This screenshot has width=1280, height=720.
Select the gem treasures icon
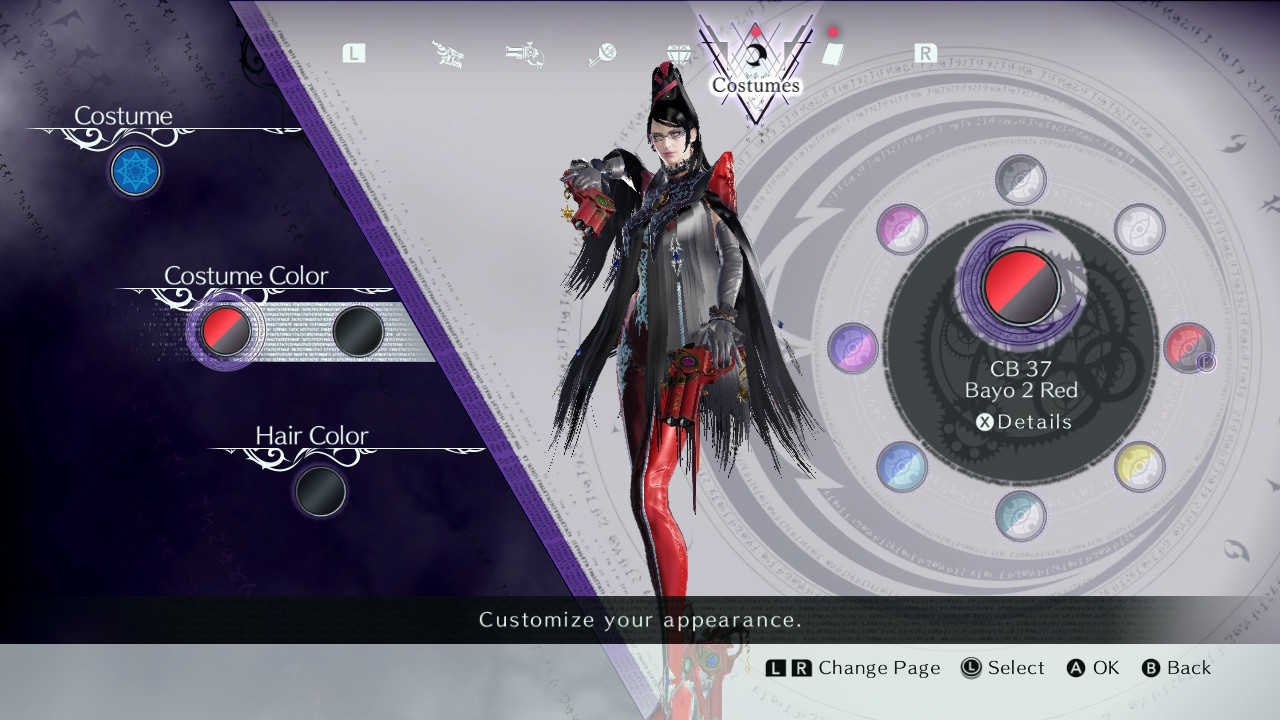point(677,53)
